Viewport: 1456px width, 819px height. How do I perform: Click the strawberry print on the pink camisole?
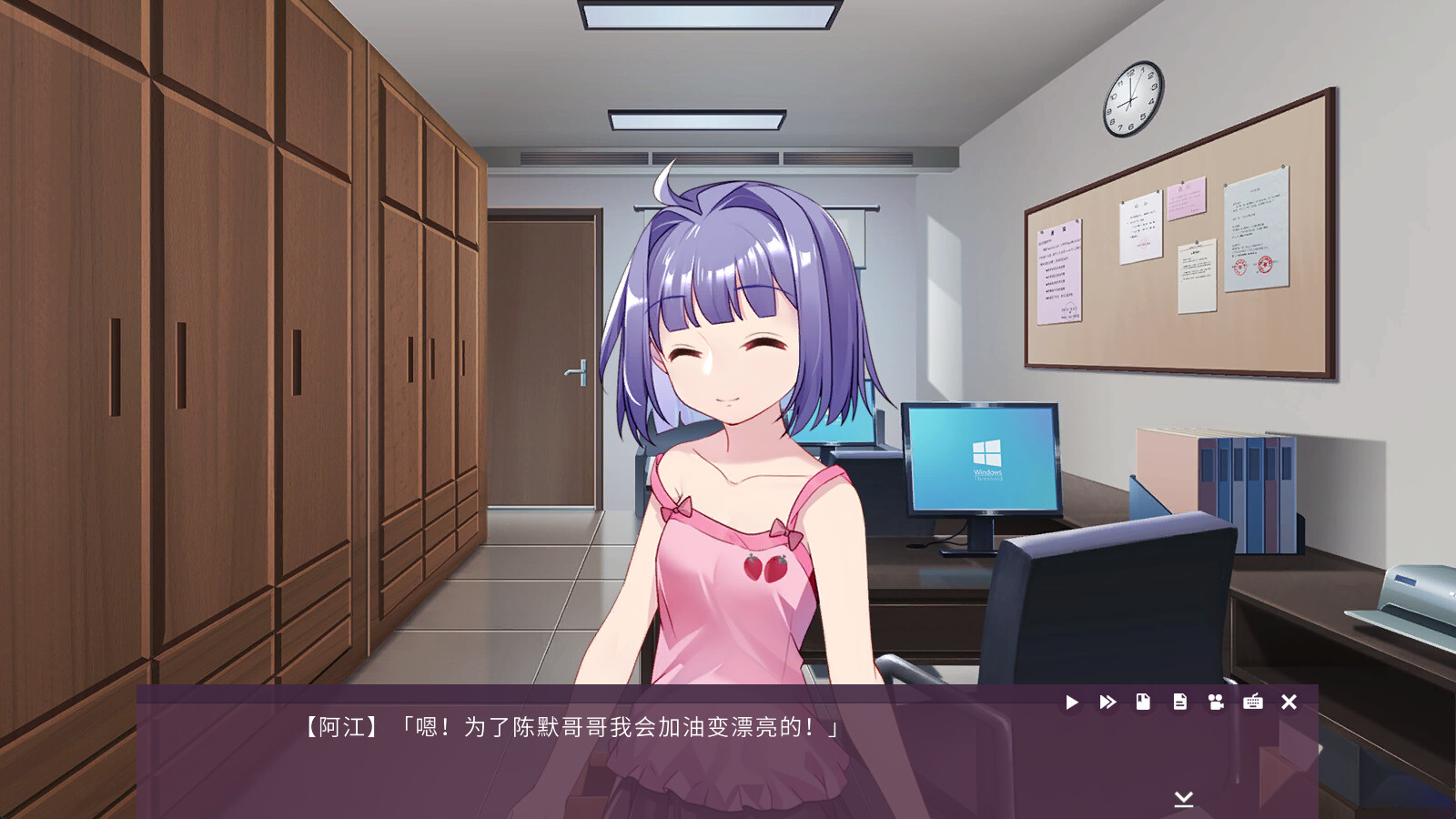(x=764, y=569)
